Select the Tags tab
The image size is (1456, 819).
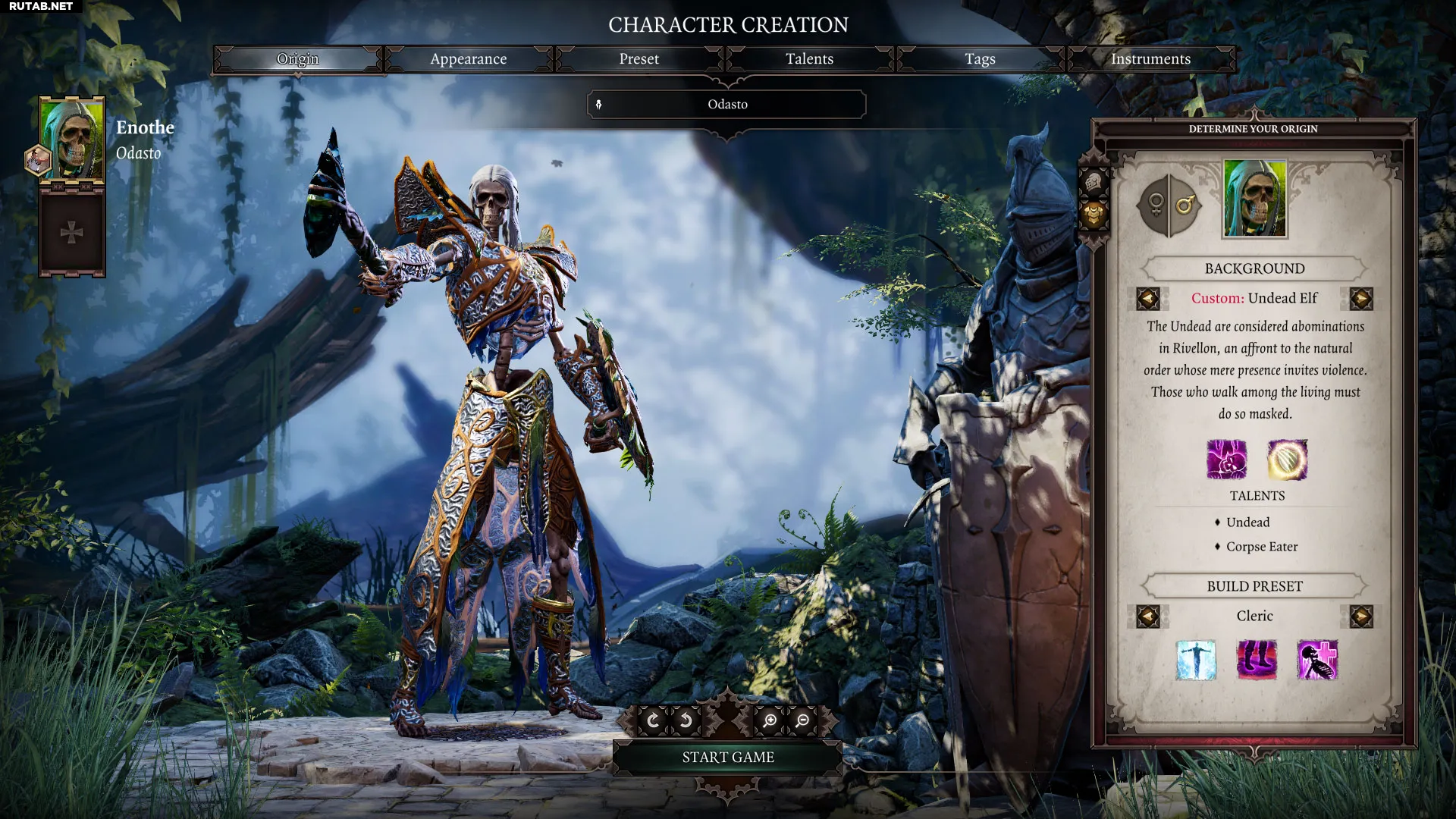pos(980,59)
